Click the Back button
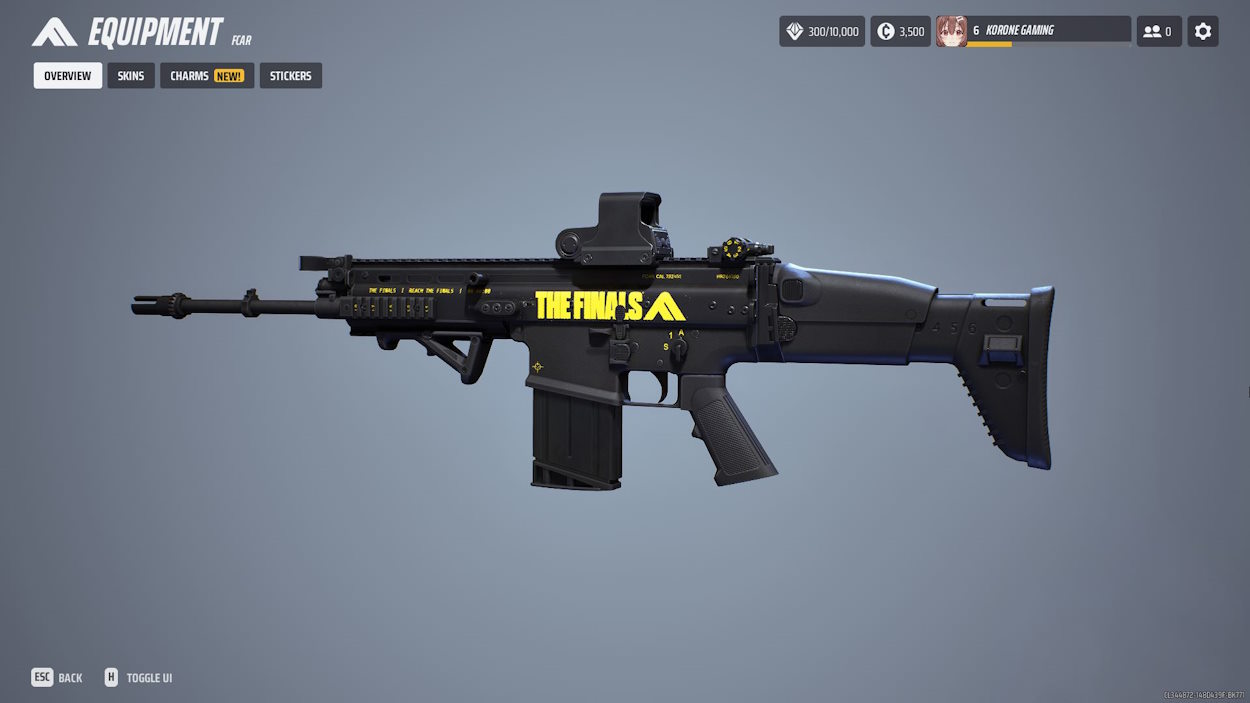The height and width of the screenshot is (703, 1250). pyautogui.click(x=57, y=678)
